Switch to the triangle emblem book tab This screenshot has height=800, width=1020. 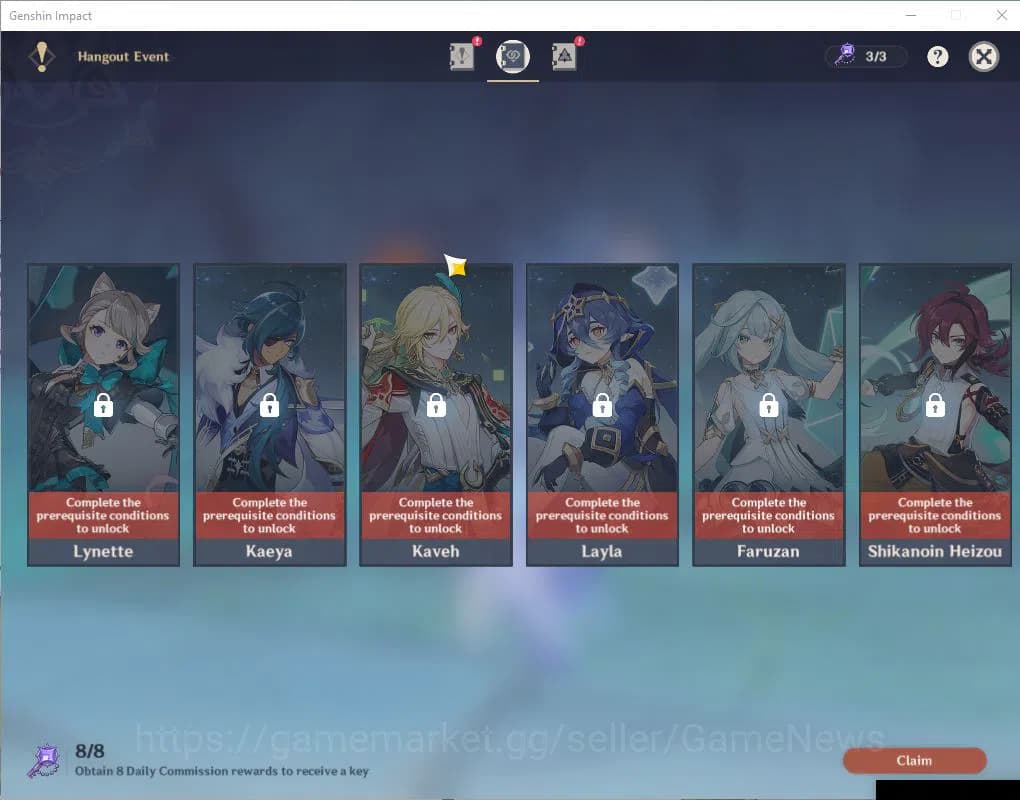coord(564,58)
